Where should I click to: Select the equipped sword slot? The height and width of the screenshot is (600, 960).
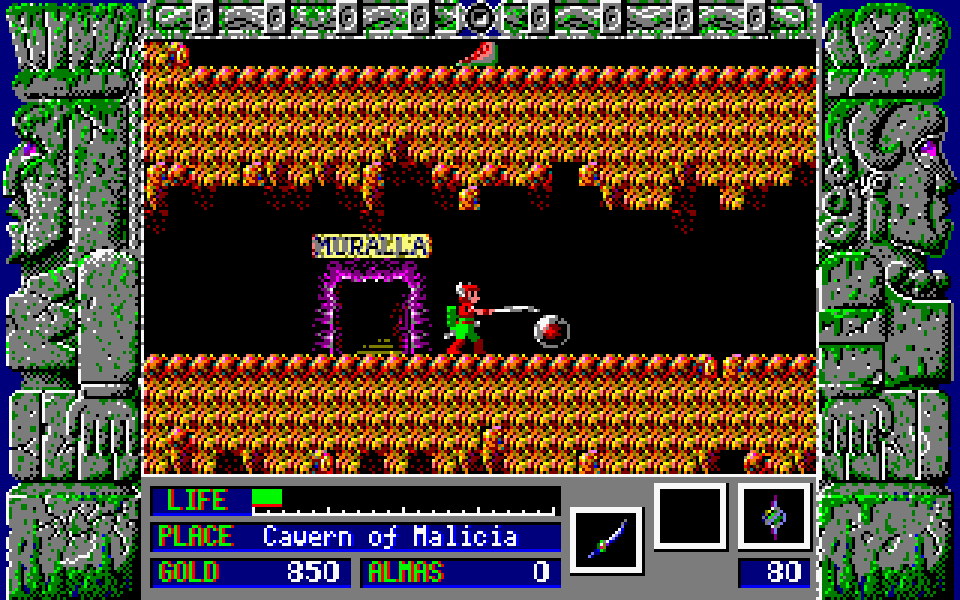(606, 539)
